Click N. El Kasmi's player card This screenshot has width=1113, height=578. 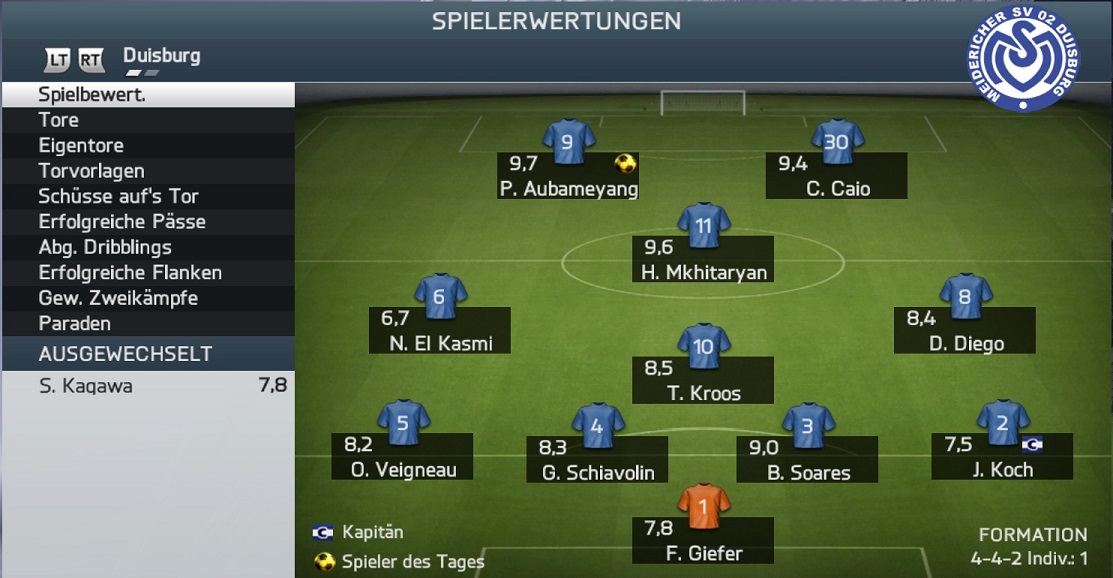(440, 297)
